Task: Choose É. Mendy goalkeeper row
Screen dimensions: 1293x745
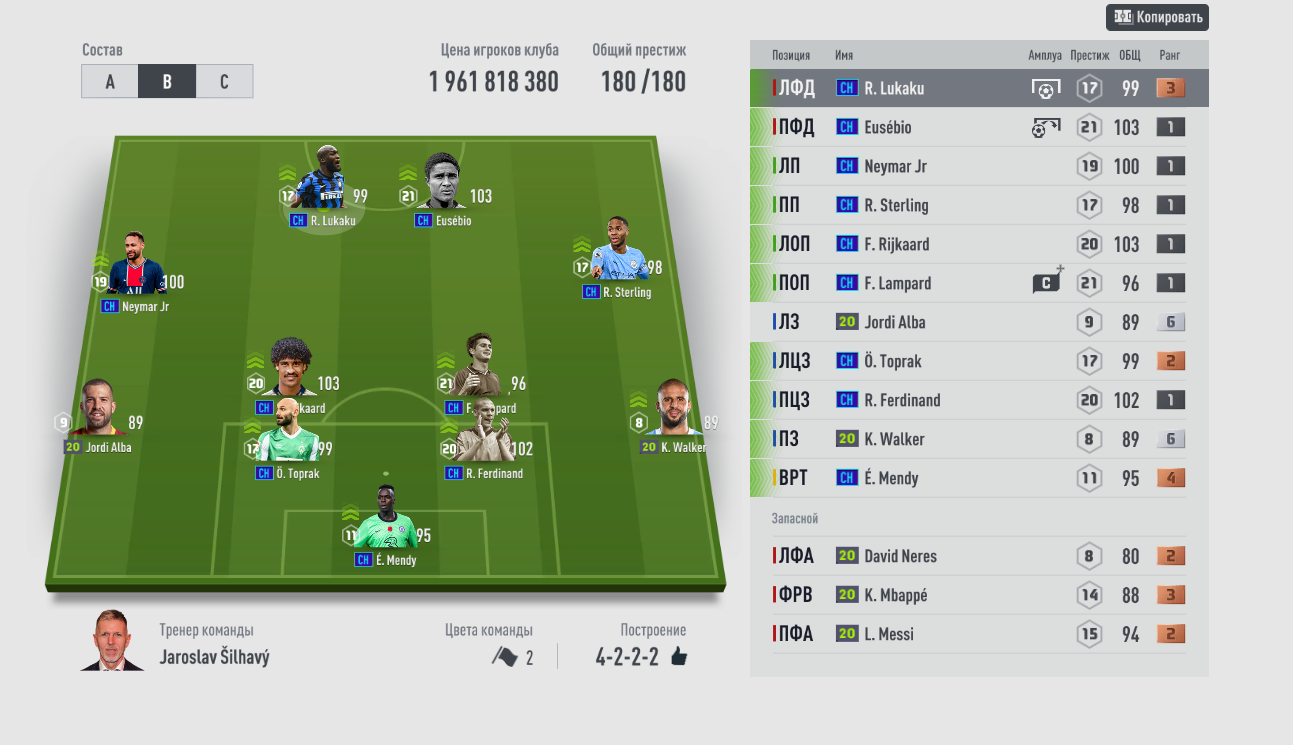Action: (x=978, y=478)
